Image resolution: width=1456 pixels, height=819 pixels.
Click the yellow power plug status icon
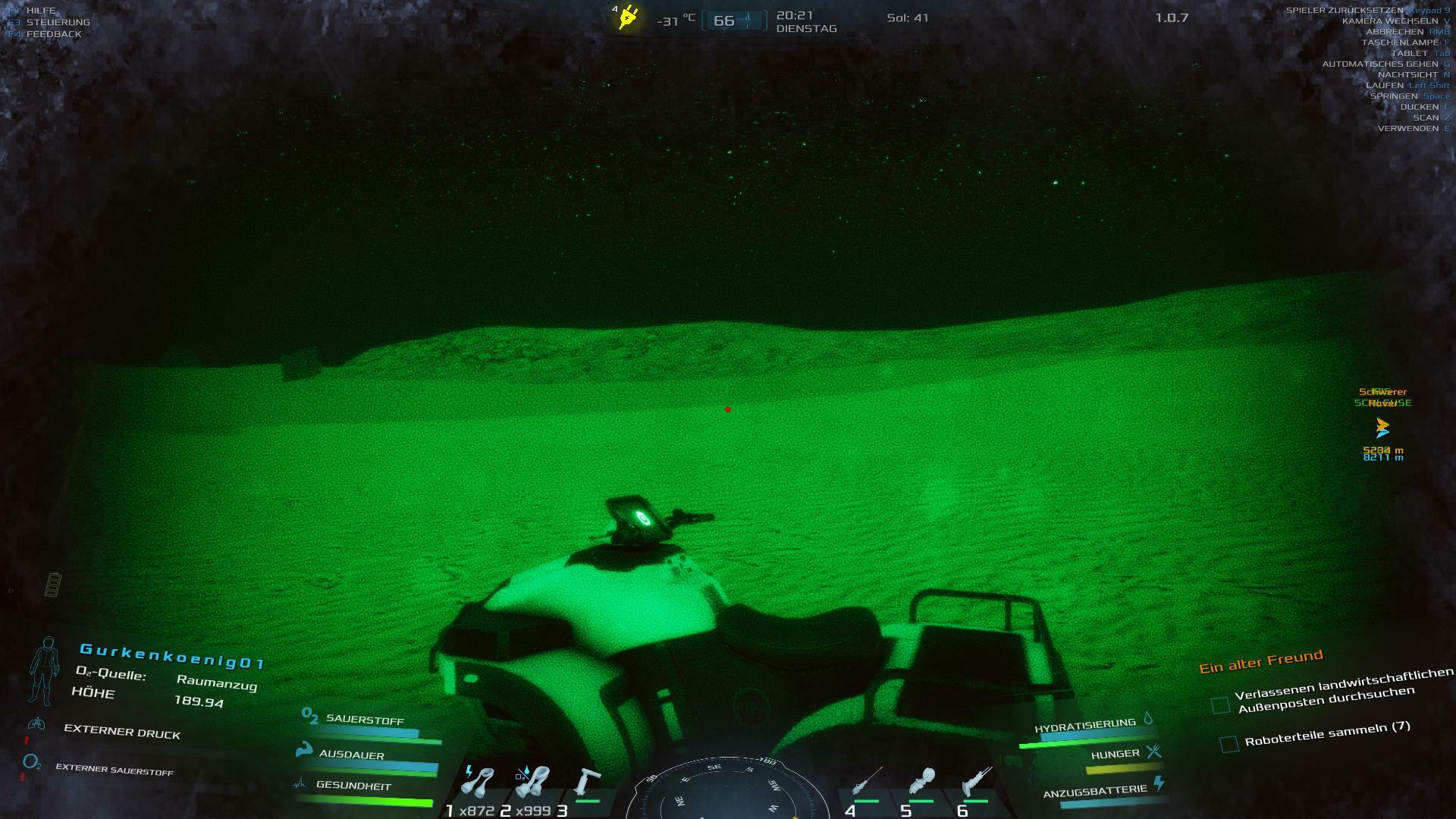click(628, 17)
